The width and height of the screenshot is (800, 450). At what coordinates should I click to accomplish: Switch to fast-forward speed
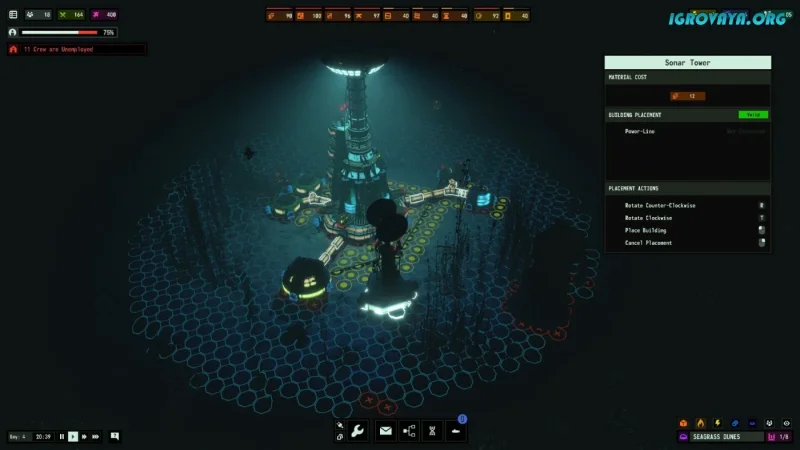pos(84,436)
